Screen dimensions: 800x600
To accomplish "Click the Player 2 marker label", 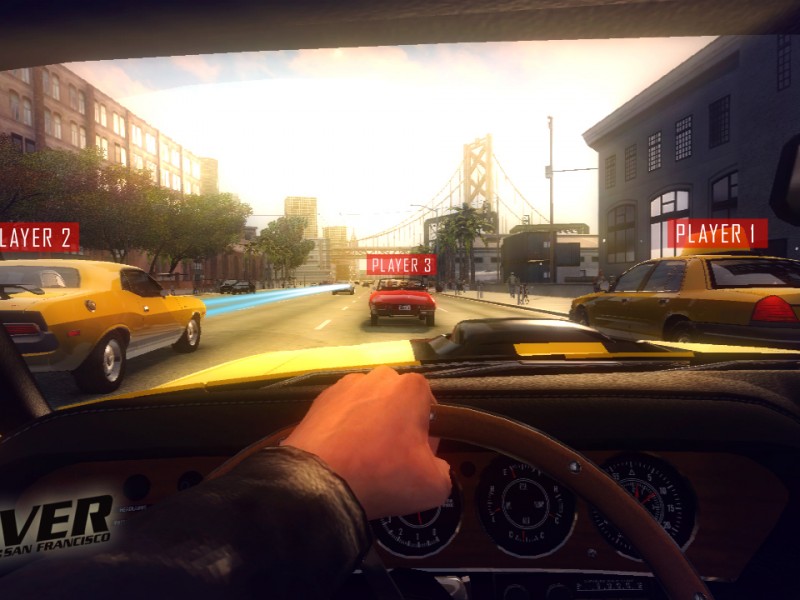I will tap(38, 237).
